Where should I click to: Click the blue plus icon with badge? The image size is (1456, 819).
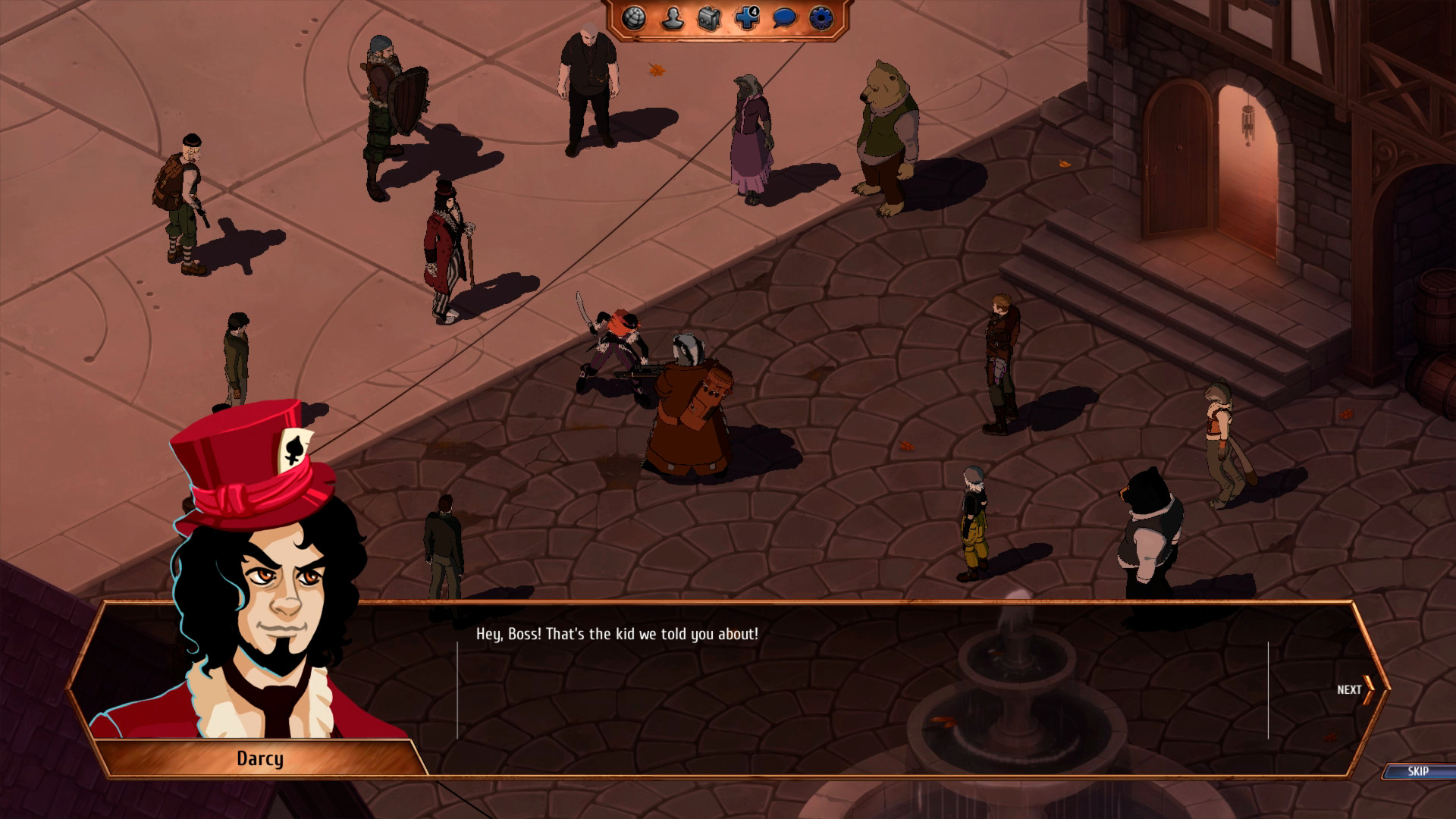point(747,18)
